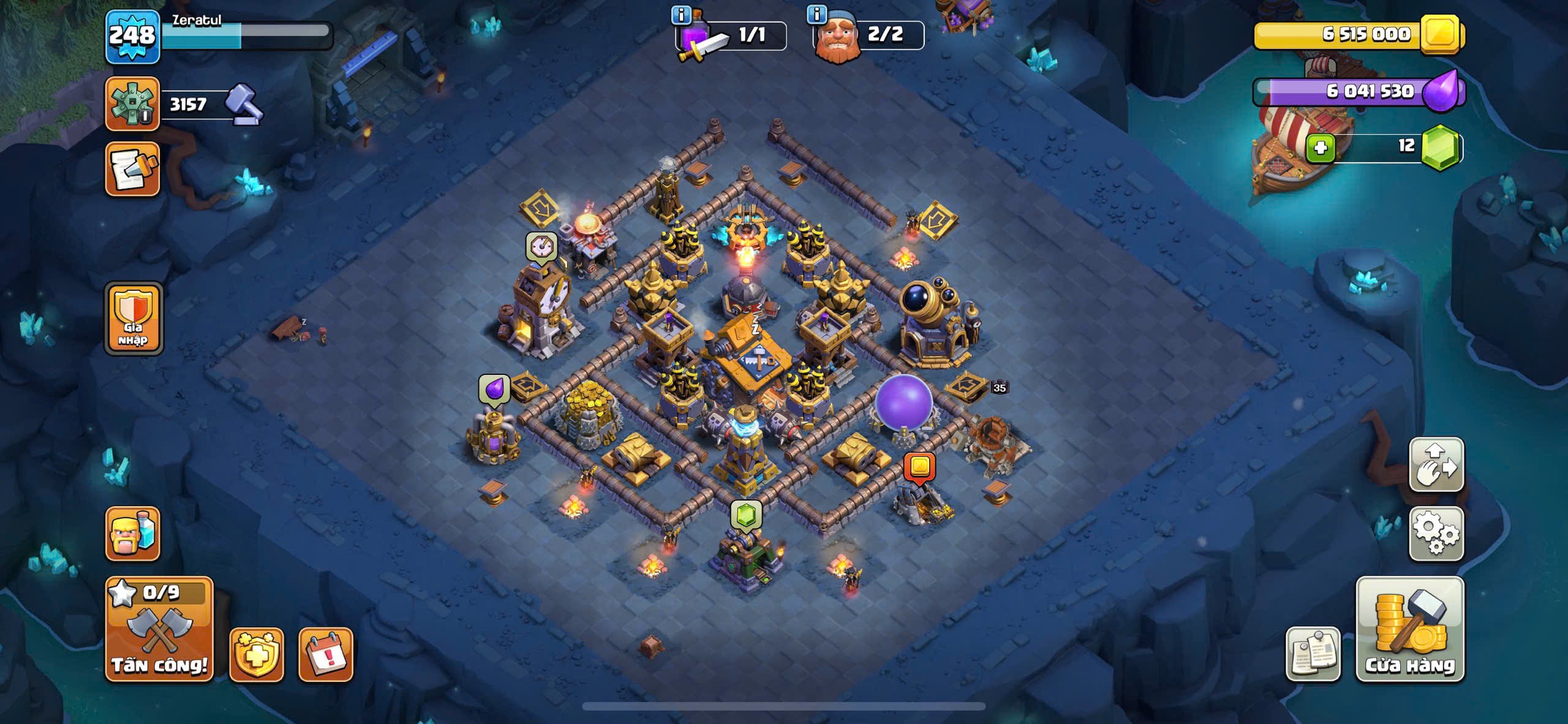Collect gold from the gold mine bubble
Image resolution: width=1568 pixels, height=724 pixels.
pos(919,467)
